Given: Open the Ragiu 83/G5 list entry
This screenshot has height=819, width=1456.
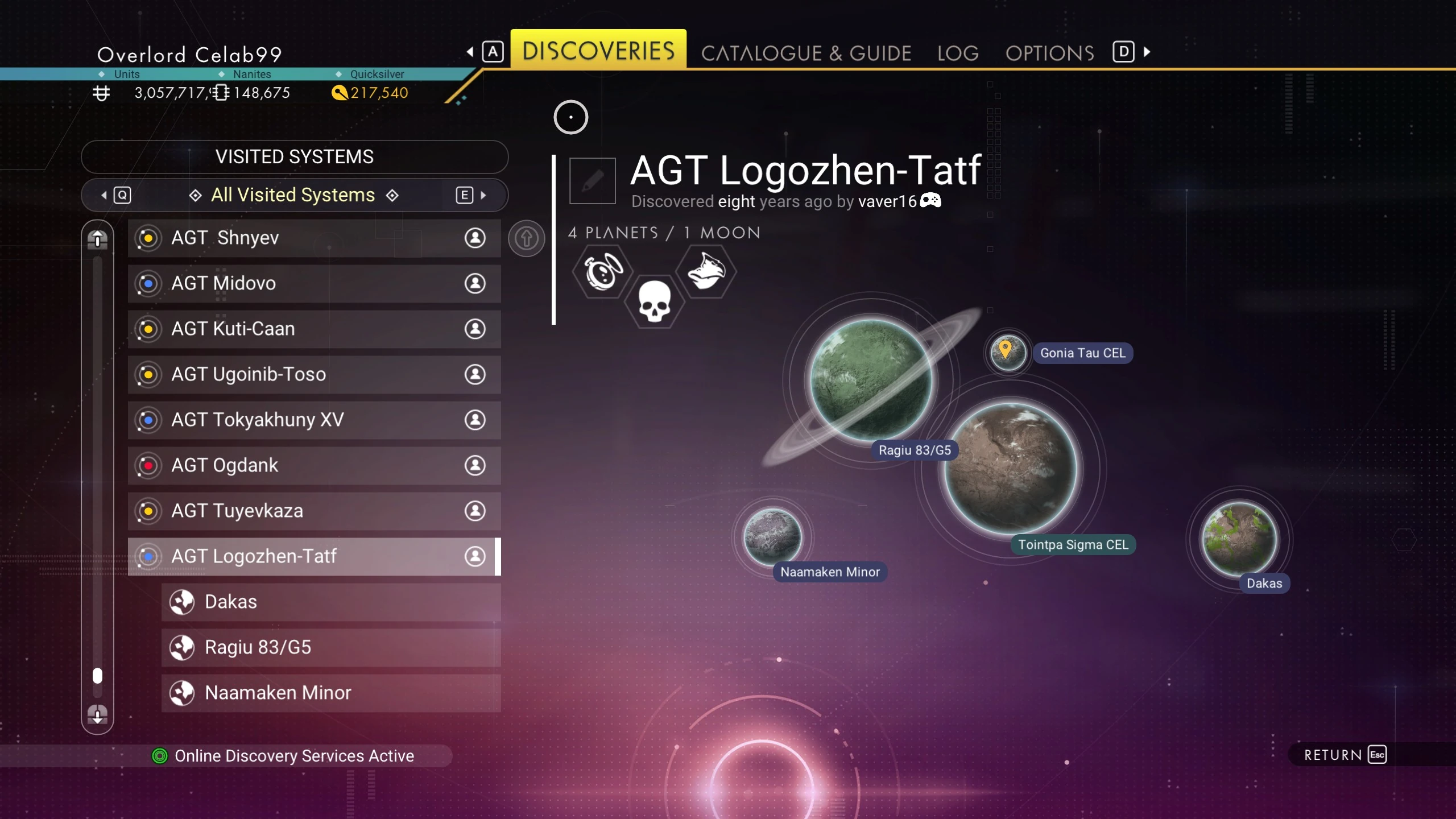Looking at the screenshot, I should pyautogui.click(x=331, y=647).
